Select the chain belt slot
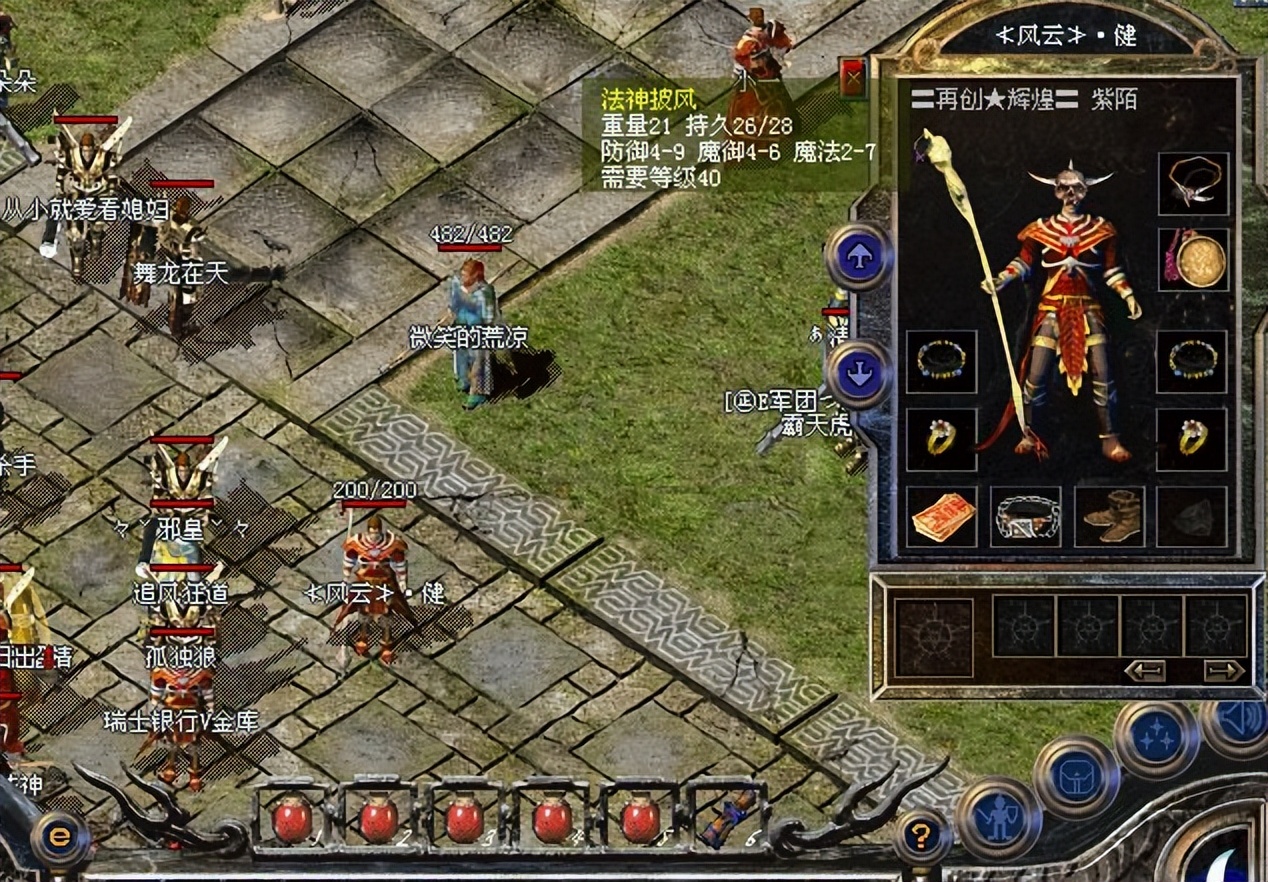This screenshot has height=882, width=1268. 1026,516
